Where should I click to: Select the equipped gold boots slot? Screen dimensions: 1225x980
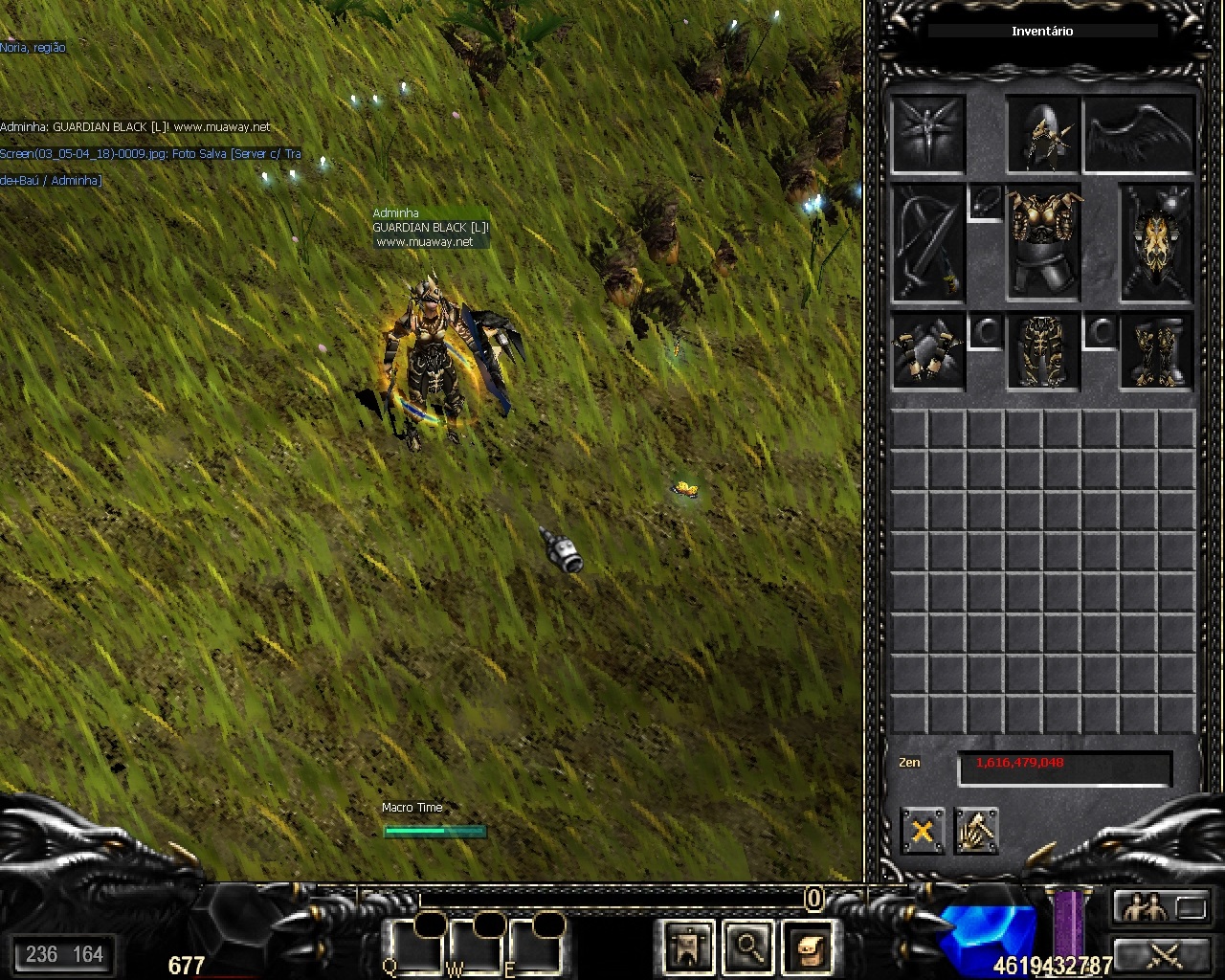point(1157,351)
